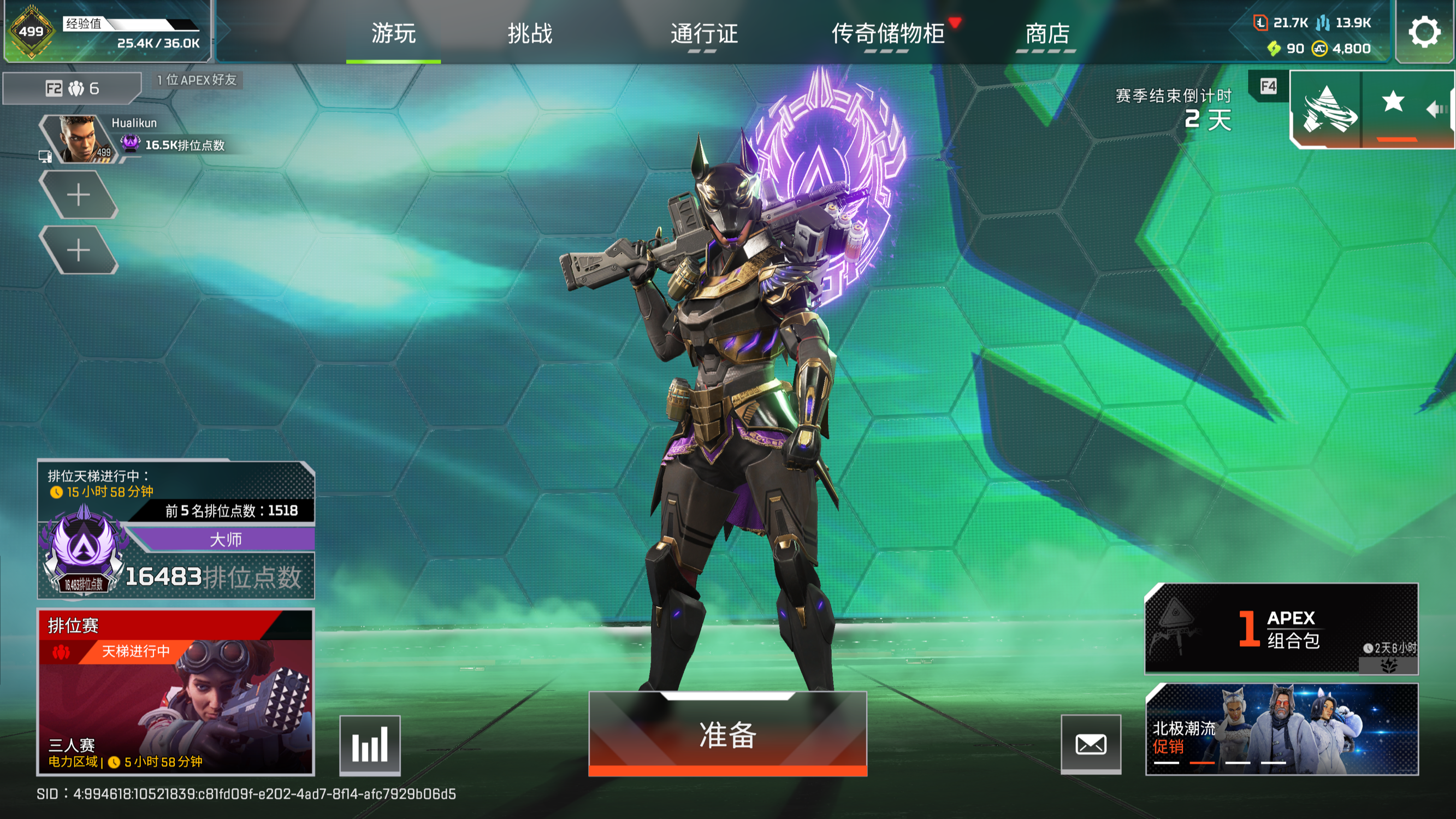1456x819 pixels.
Task: Select the legend emblem in top-right widget
Action: point(1327,109)
